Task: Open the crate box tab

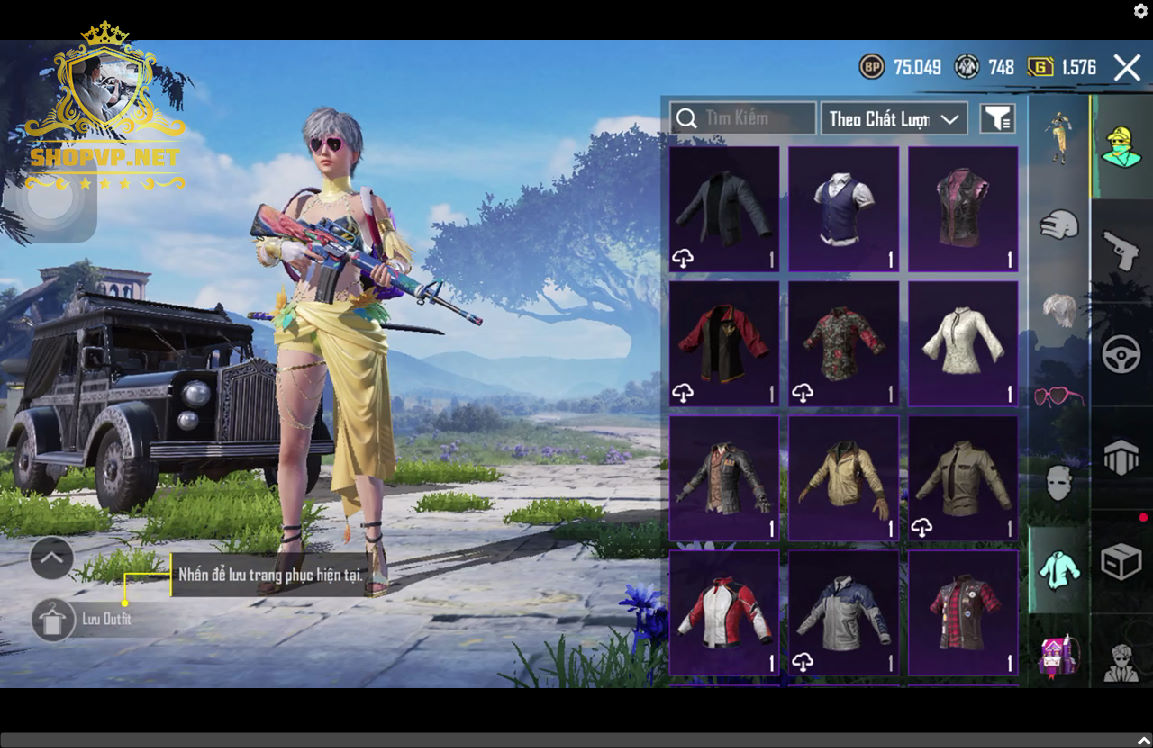Action: [1121, 562]
